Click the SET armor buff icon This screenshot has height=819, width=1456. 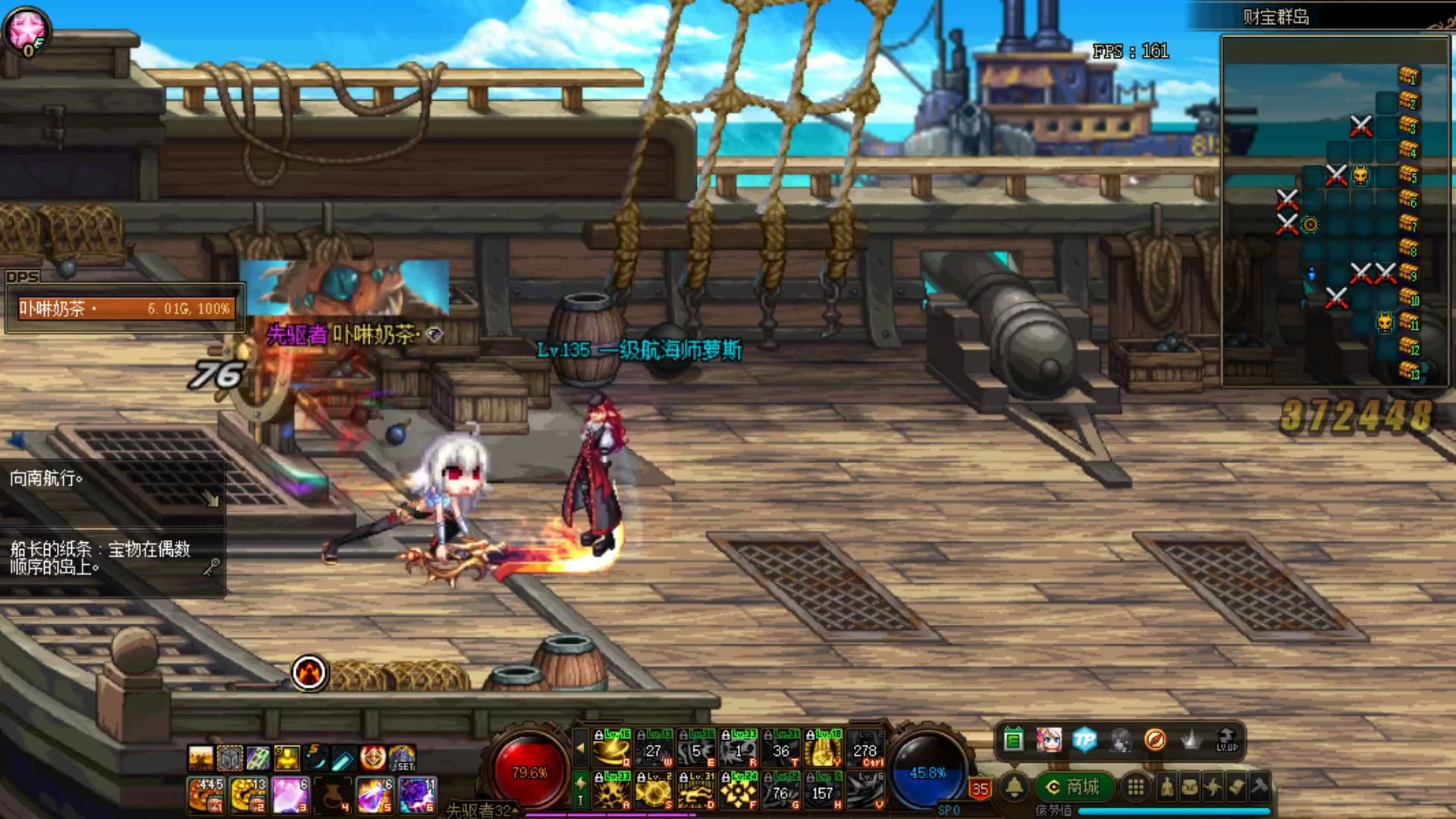point(402,758)
